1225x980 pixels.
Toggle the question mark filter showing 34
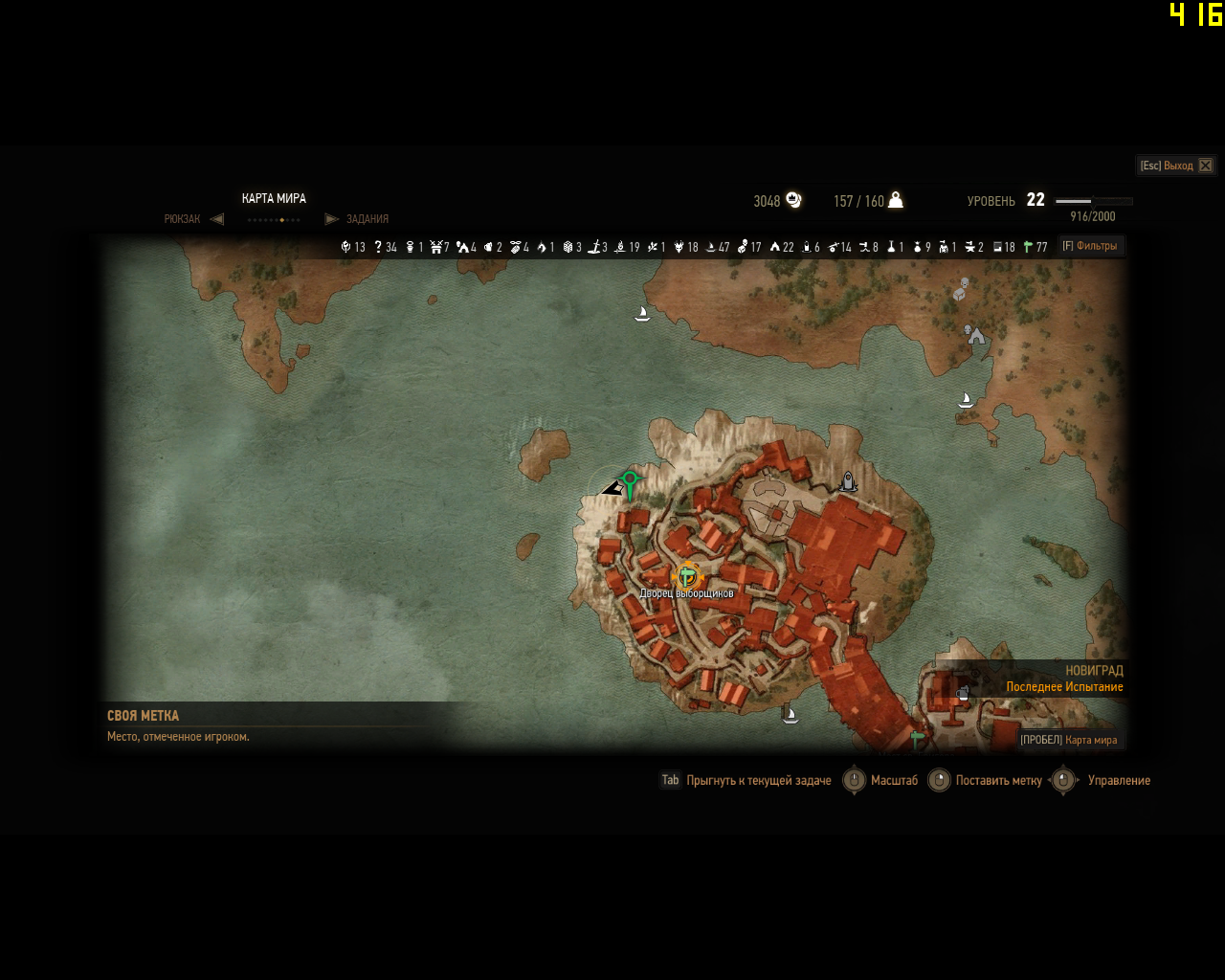(385, 247)
